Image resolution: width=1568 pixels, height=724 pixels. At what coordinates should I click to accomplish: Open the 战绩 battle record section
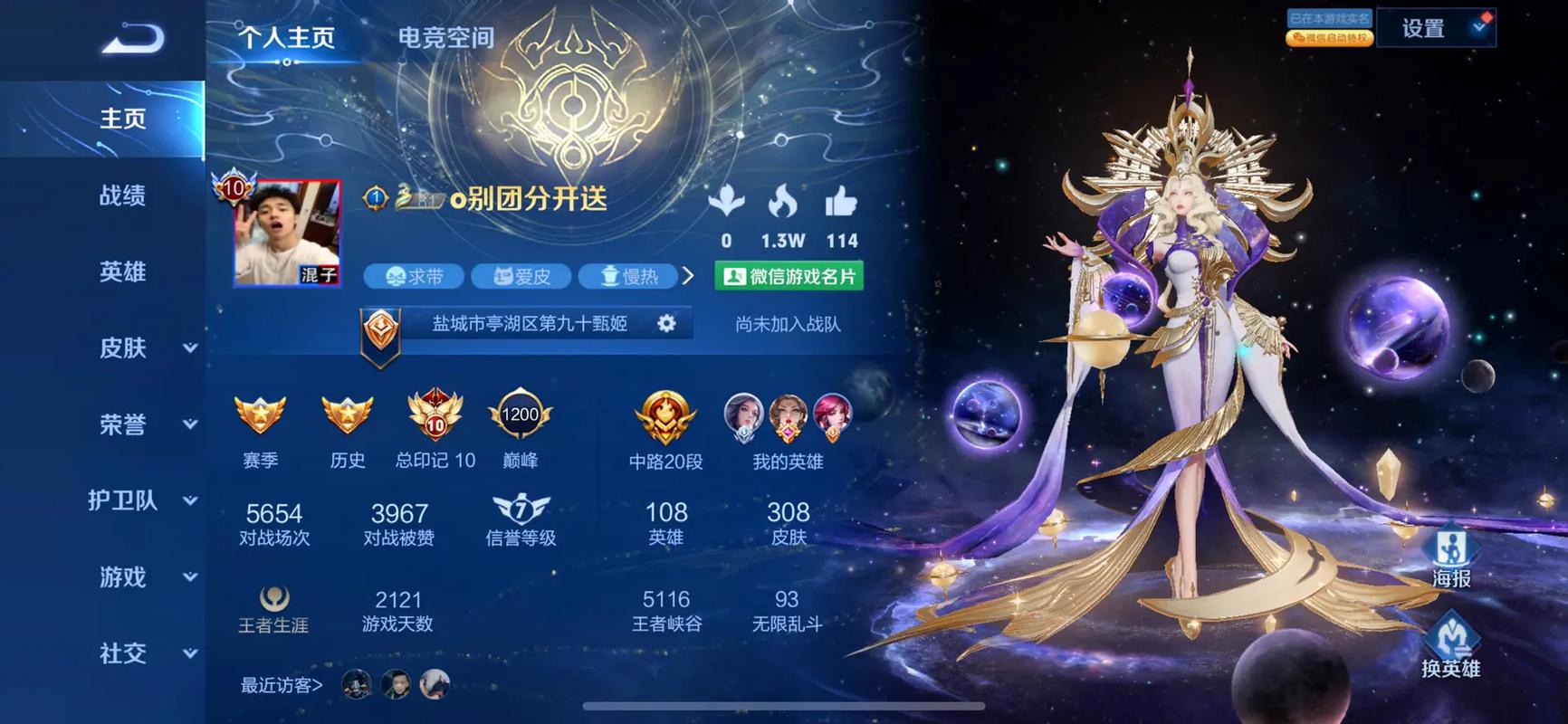coord(122,195)
